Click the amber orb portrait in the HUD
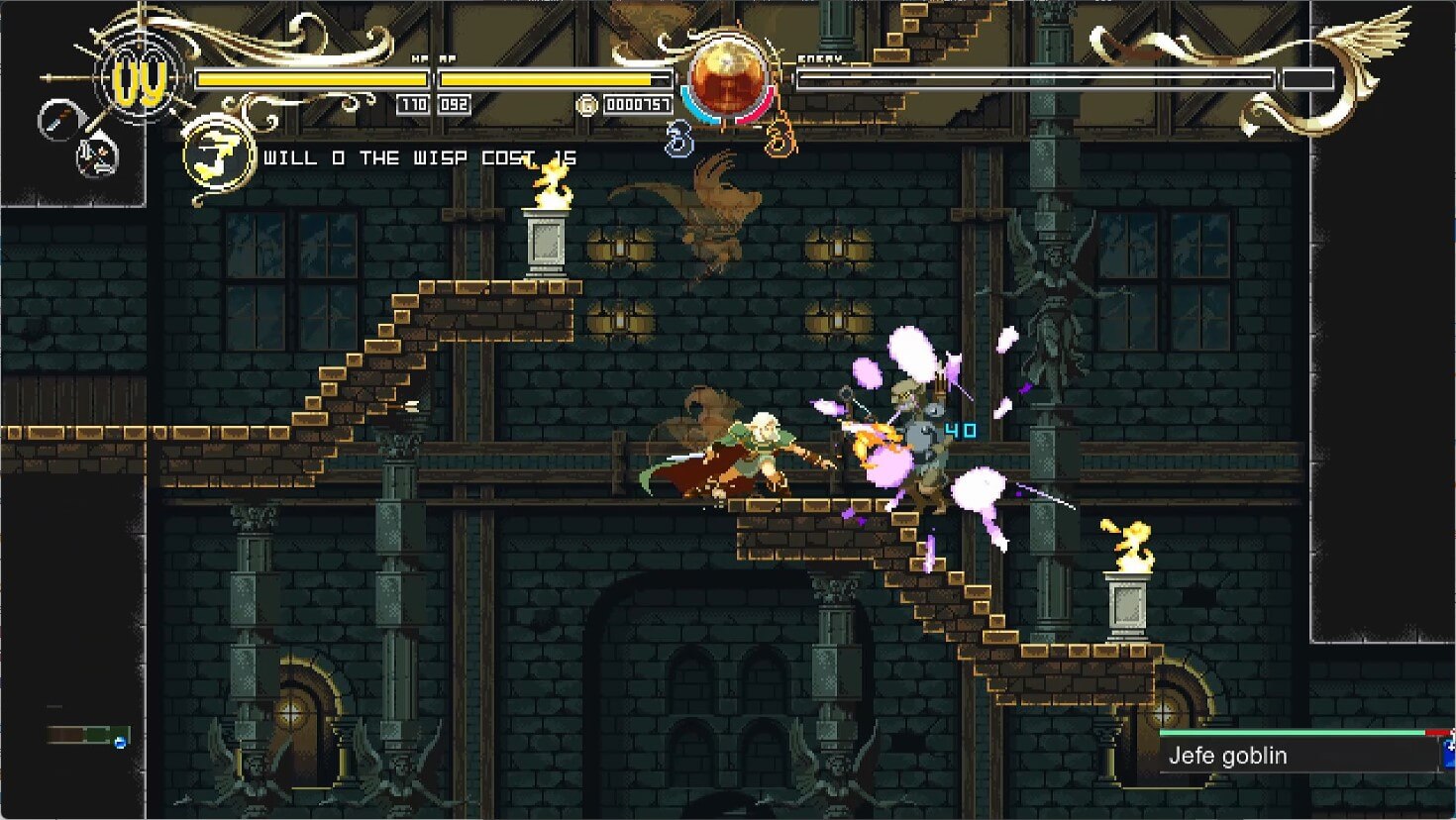This screenshot has height=820, width=1456. [729, 77]
